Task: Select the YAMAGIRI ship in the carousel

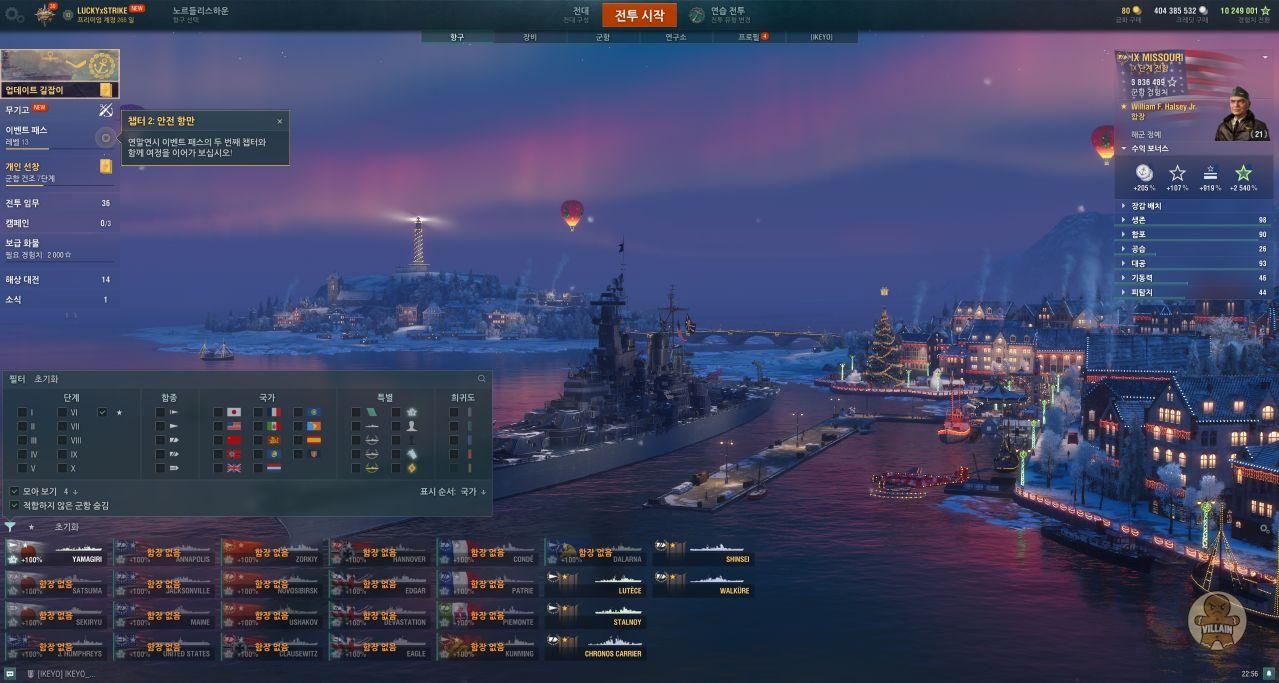Action: tap(58, 553)
